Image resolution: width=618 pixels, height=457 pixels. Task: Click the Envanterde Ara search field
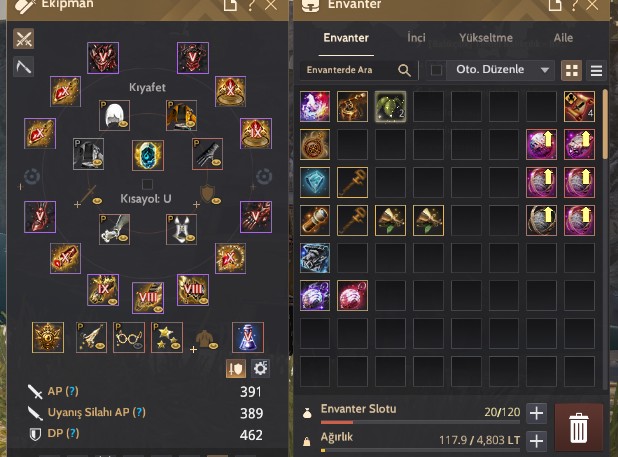350,71
